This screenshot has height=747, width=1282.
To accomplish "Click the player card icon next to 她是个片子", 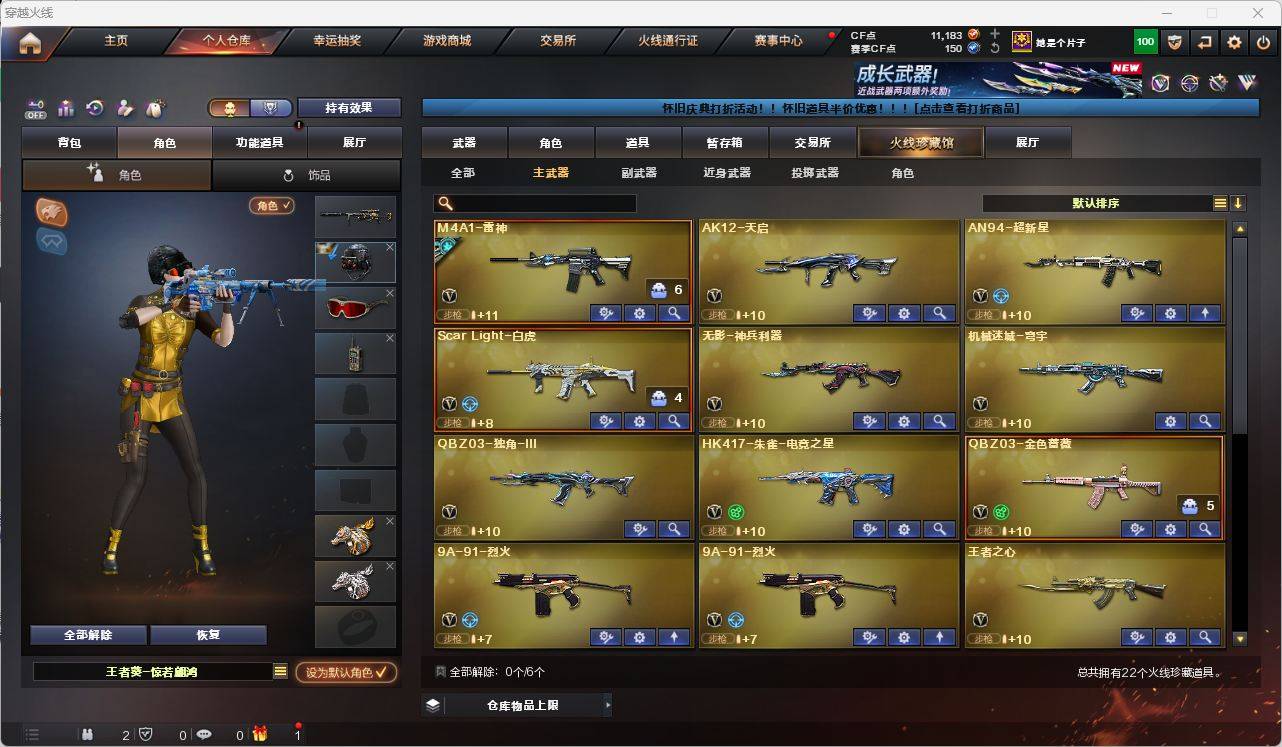I will click(1022, 41).
